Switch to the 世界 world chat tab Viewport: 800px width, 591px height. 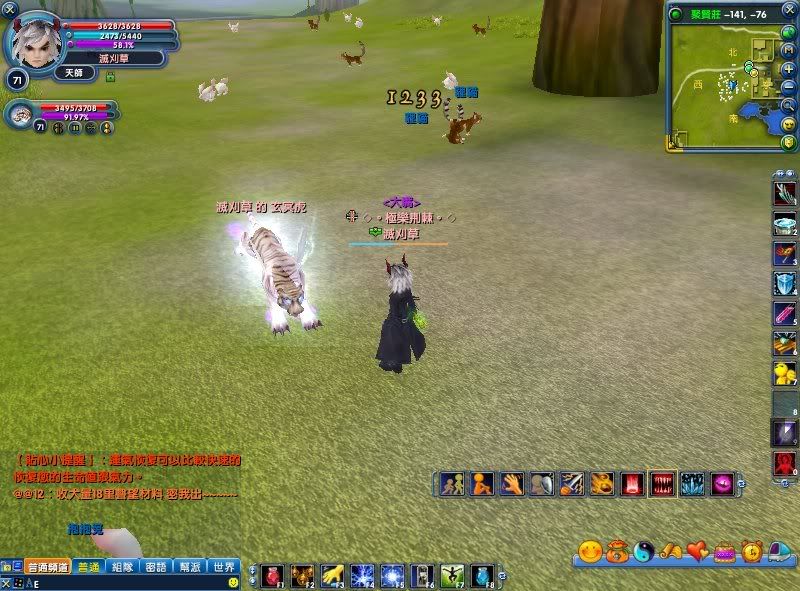coord(223,566)
